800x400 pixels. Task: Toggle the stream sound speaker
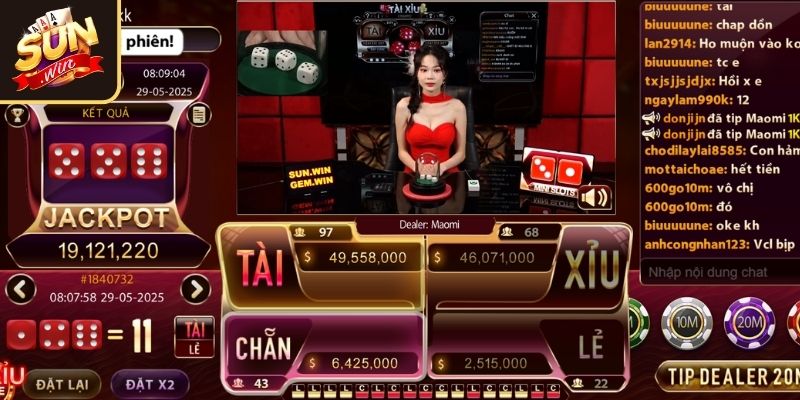[594, 197]
